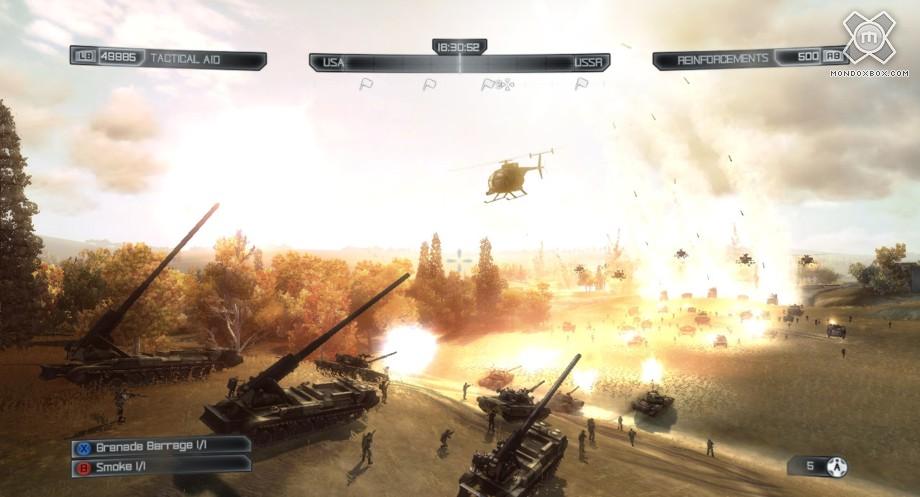
Task: Use the Smoke ability
Action: 160,465
